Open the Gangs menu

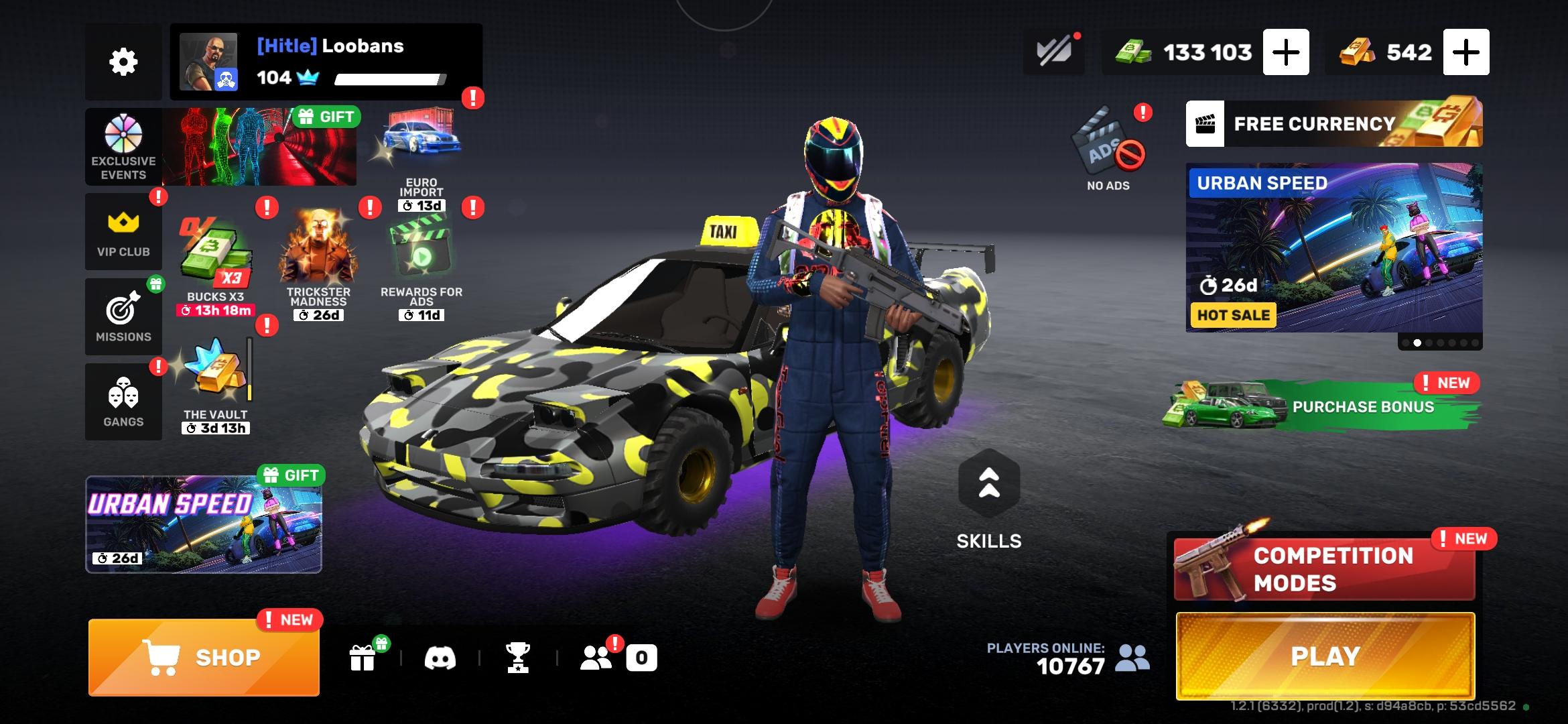(x=123, y=402)
